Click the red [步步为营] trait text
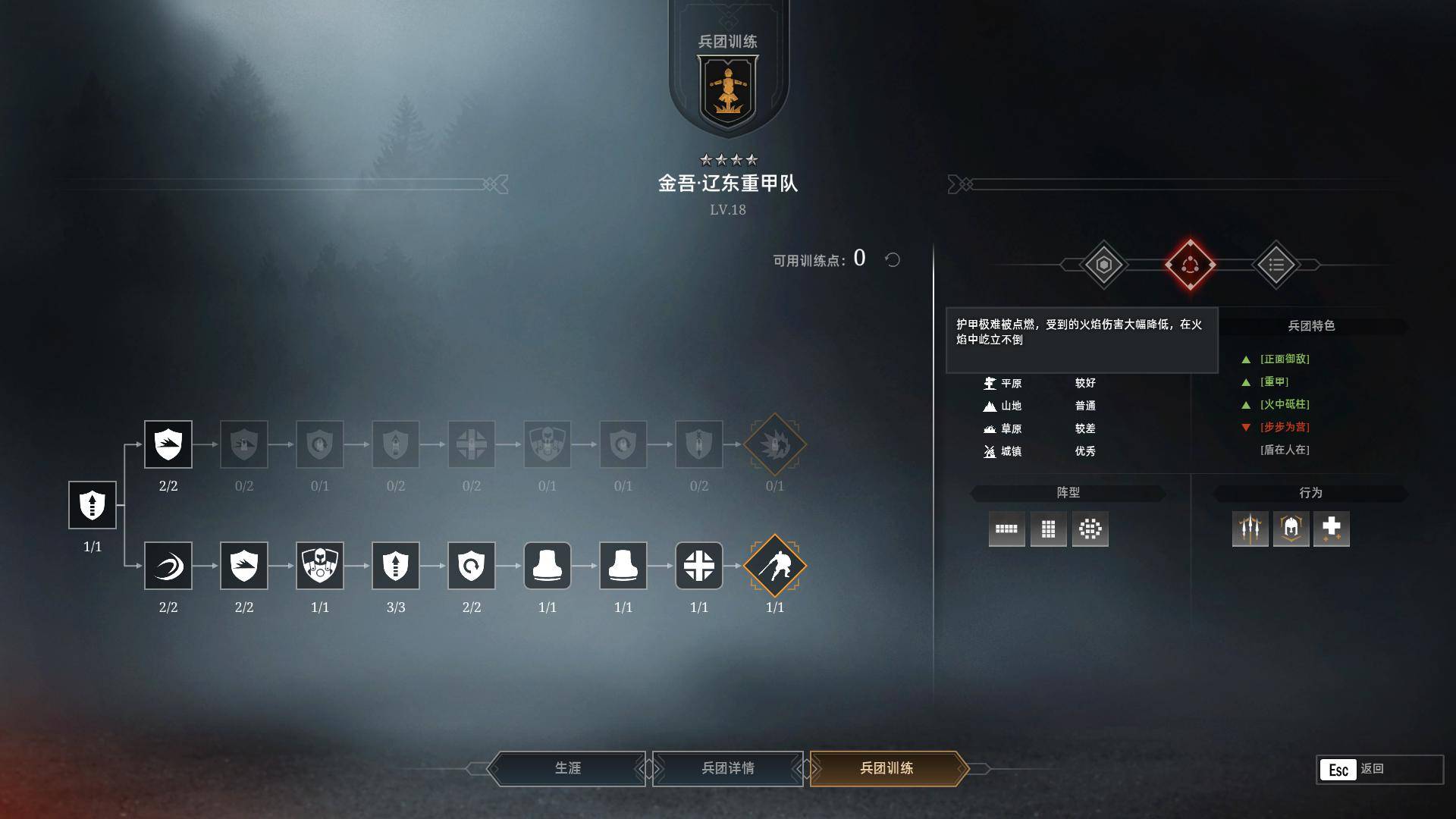The width and height of the screenshot is (1456, 819). [x=1285, y=427]
